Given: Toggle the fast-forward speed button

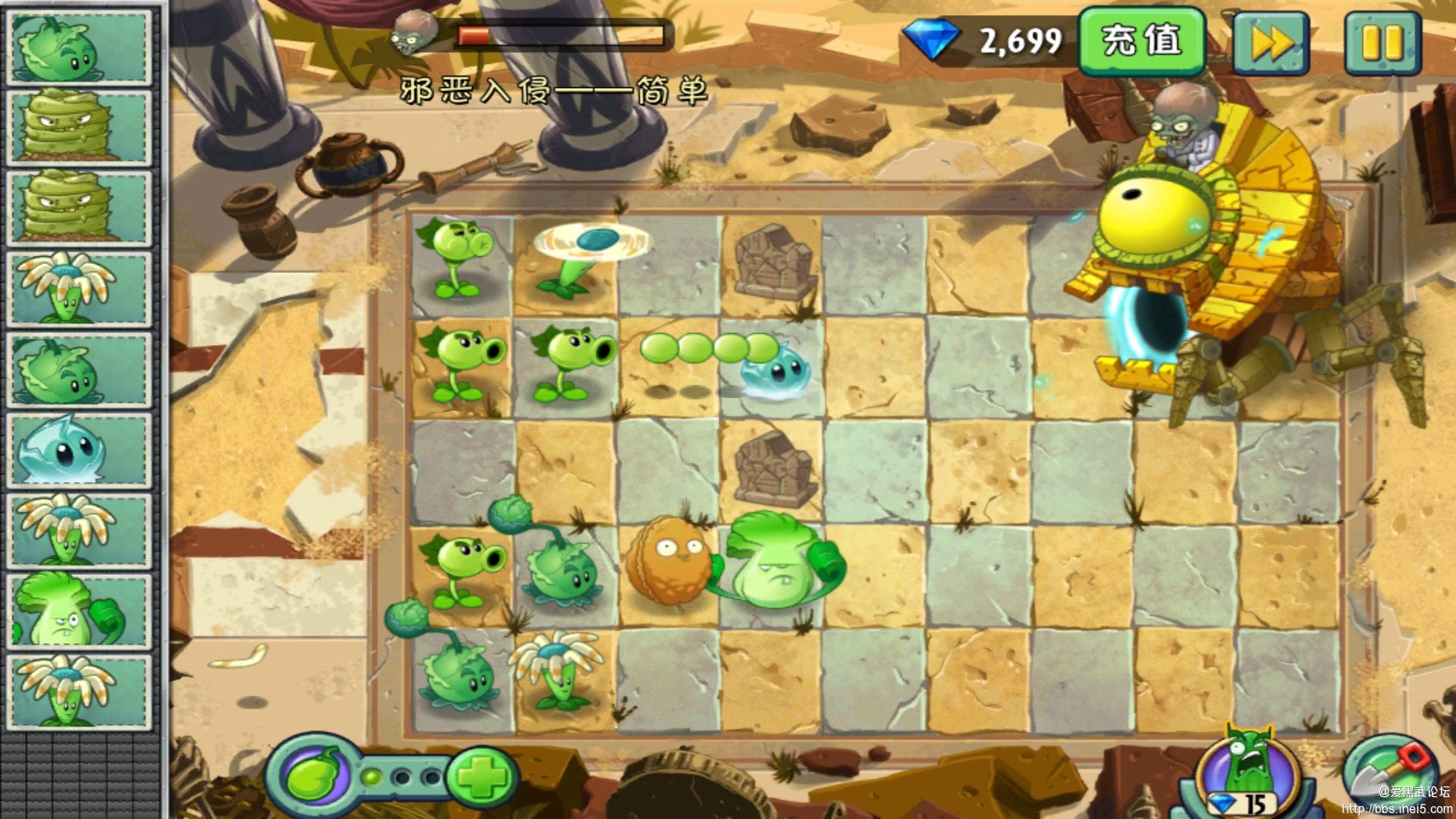Looking at the screenshot, I should click(x=1272, y=43).
